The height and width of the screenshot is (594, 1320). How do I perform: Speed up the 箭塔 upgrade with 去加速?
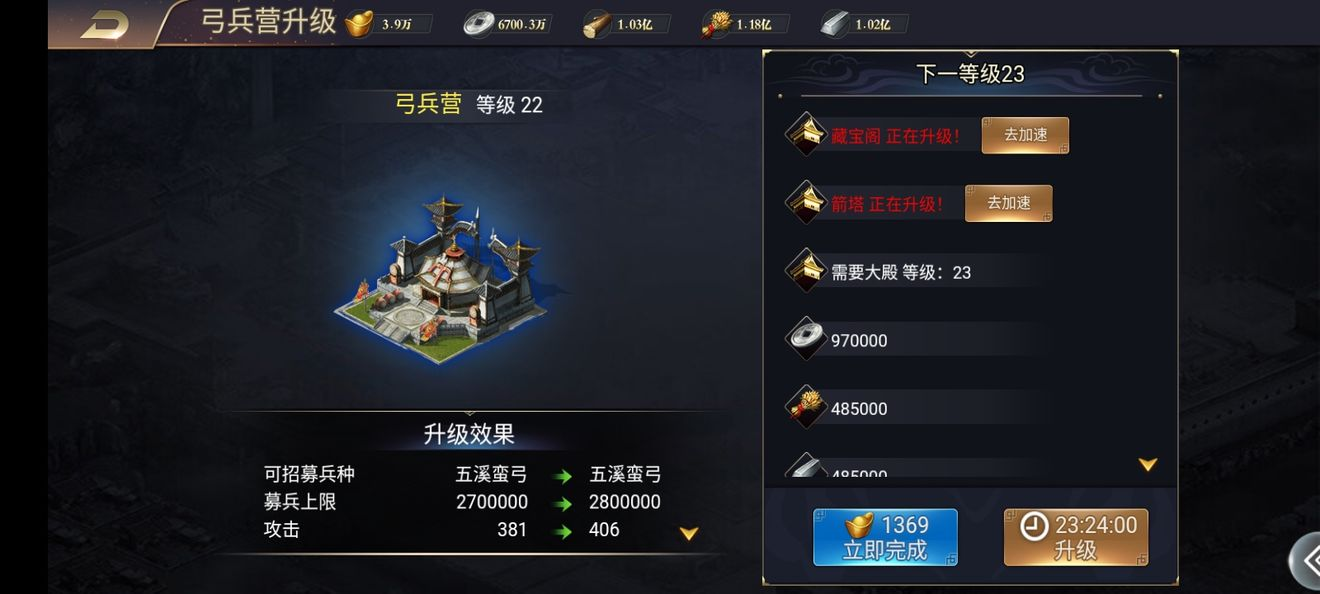1008,203
